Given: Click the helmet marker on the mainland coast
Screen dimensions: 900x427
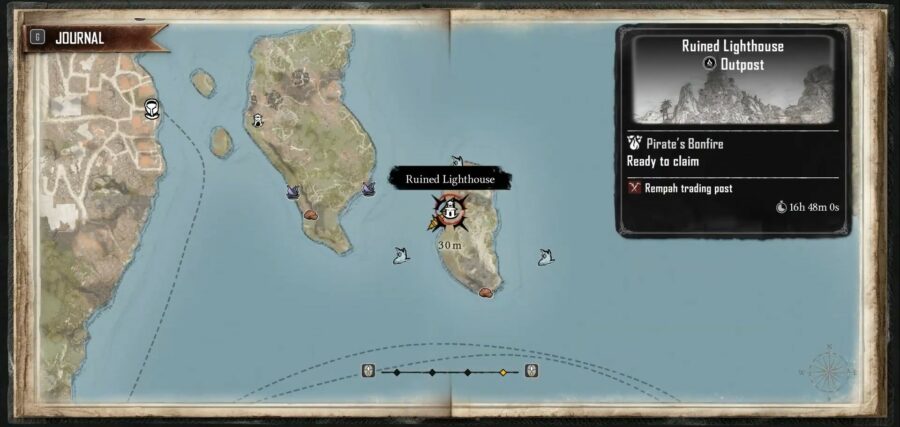Looking at the screenshot, I should point(152,108).
